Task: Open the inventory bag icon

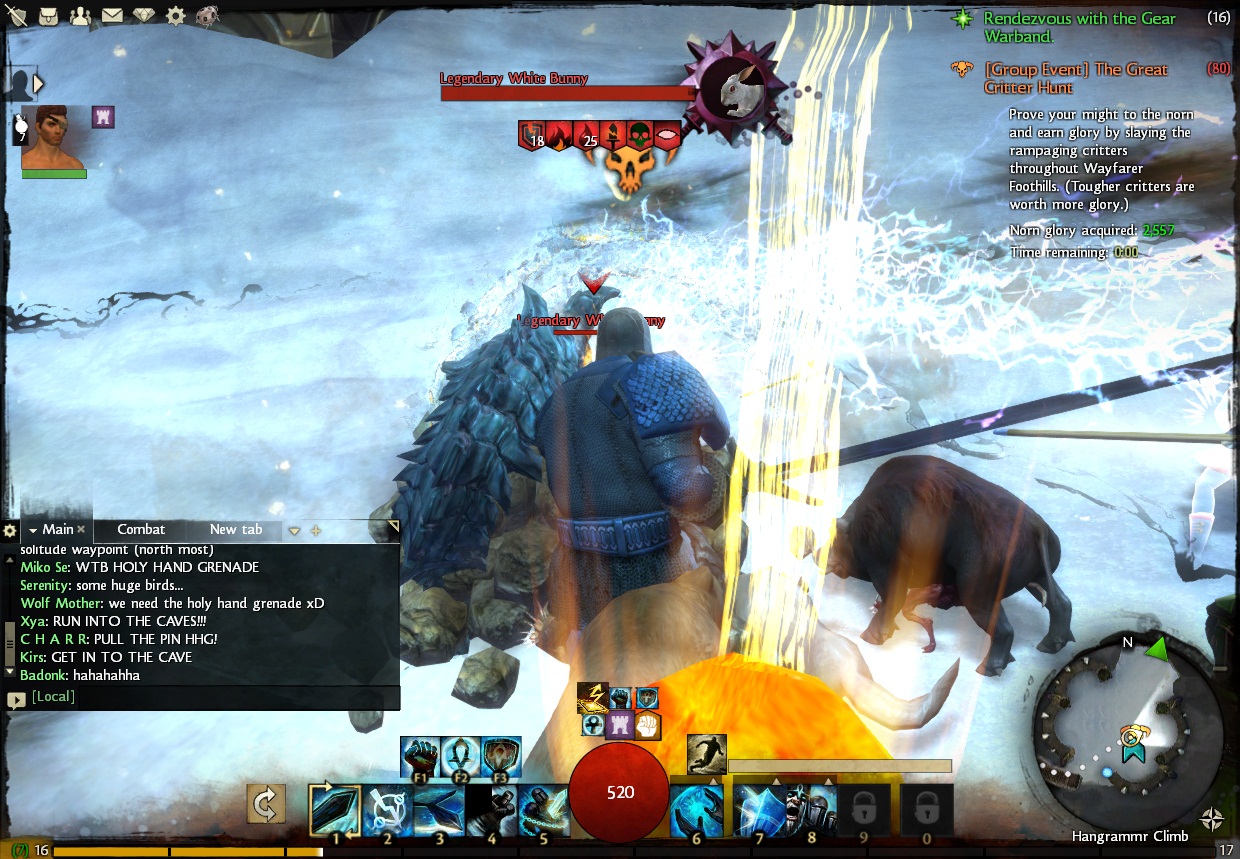Action: tap(49, 15)
